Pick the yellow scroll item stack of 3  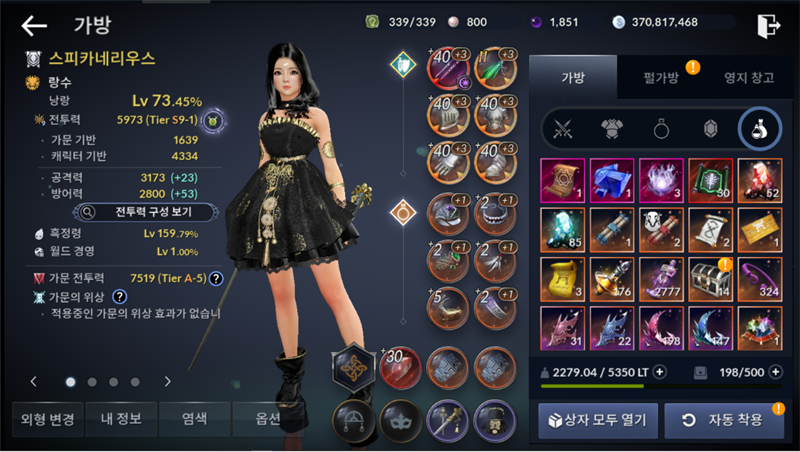pos(562,280)
